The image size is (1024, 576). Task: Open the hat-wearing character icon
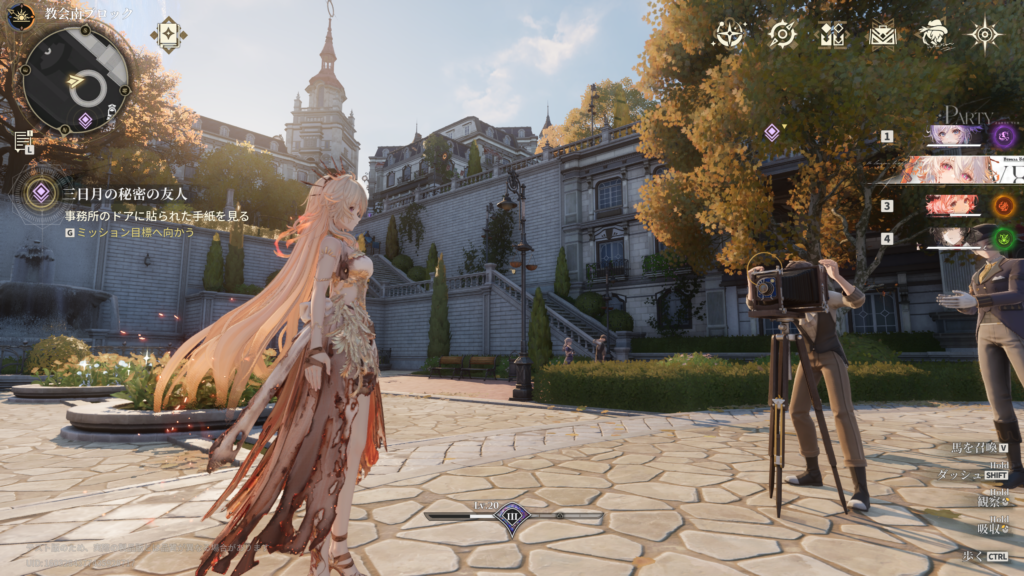click(x=934, y=35)
